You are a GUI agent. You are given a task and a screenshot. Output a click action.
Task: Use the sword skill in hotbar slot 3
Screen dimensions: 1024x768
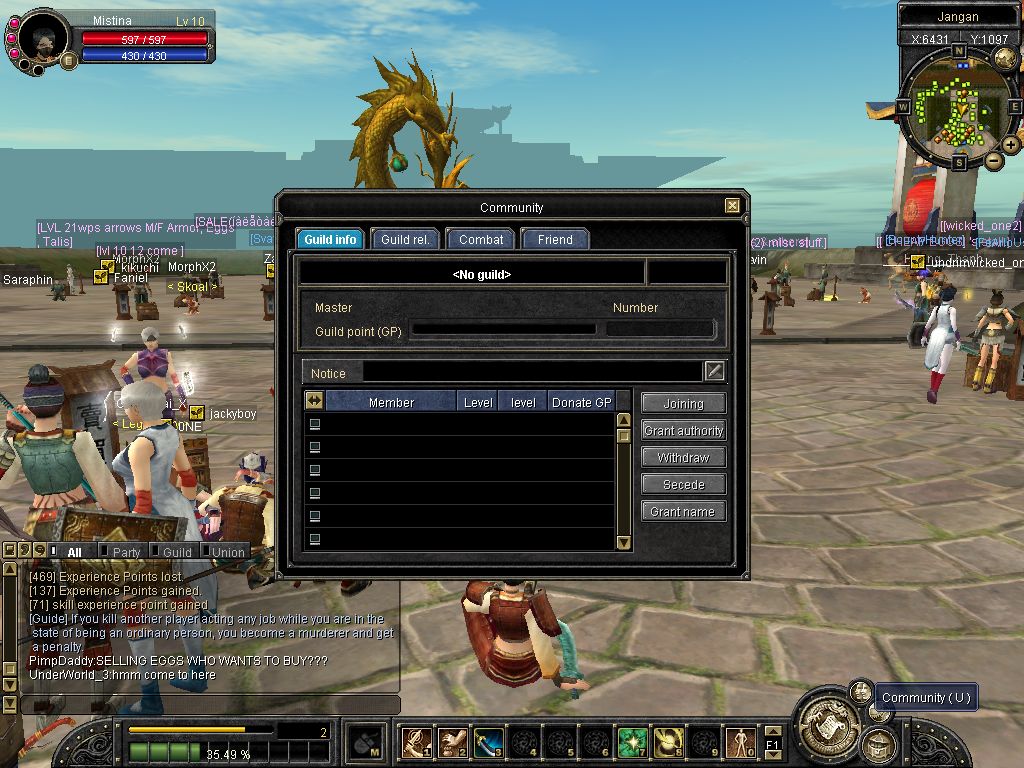point(488,742)
